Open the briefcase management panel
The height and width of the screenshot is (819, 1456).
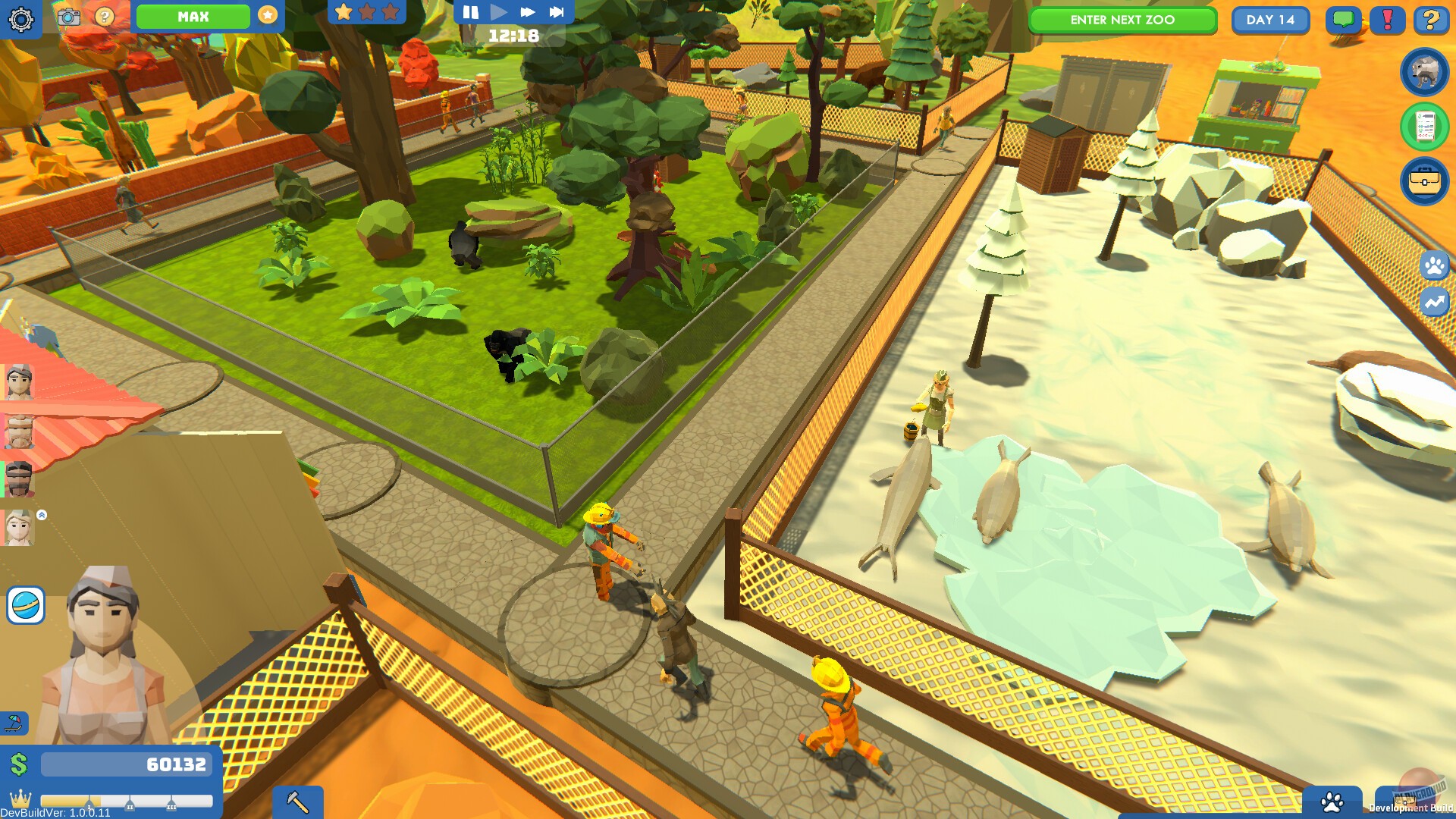tap(1424, 182)
